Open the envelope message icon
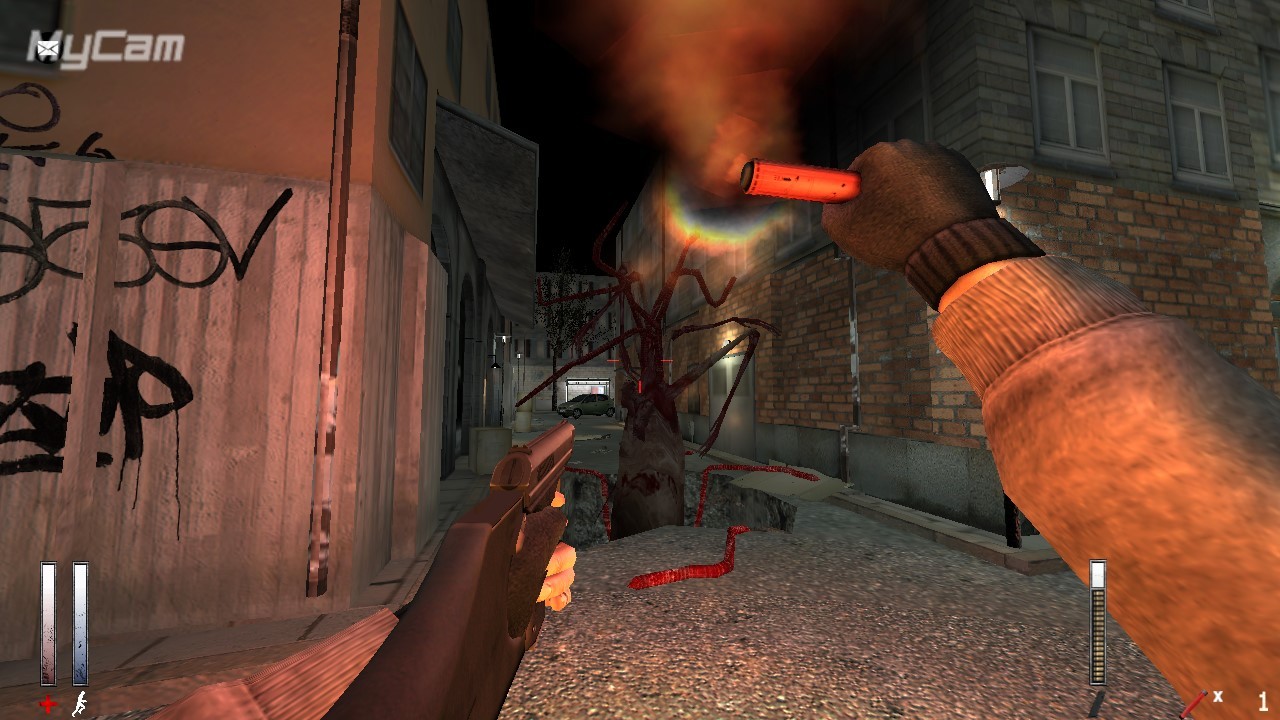Image resolution: width=1280 pixels, height=720 pixels. point(47,47)
